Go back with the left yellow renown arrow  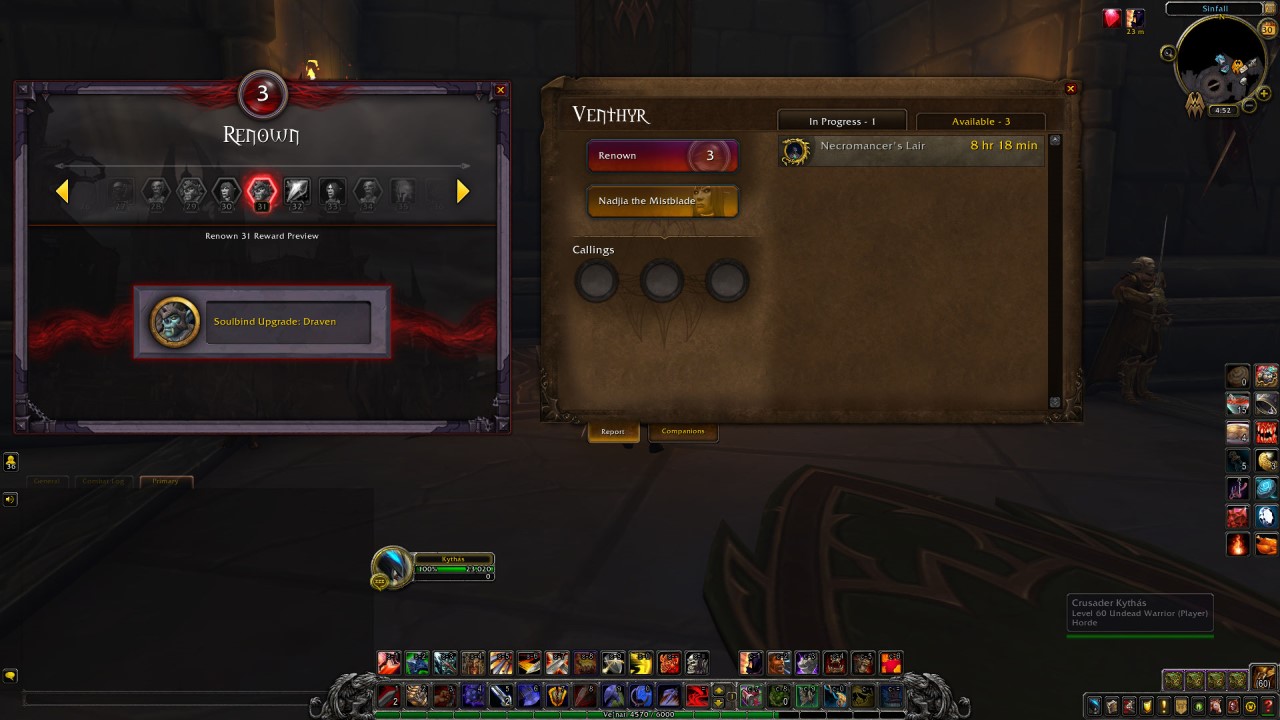[63, 191]
